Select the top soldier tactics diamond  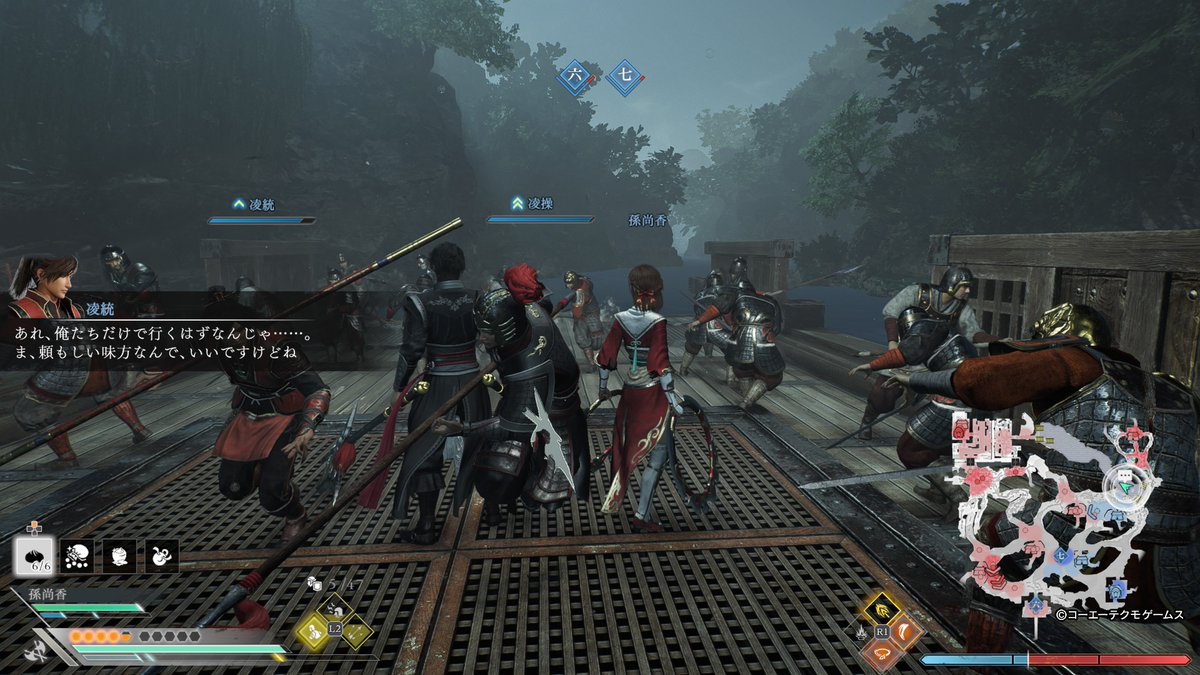click(x=333, y=609)
